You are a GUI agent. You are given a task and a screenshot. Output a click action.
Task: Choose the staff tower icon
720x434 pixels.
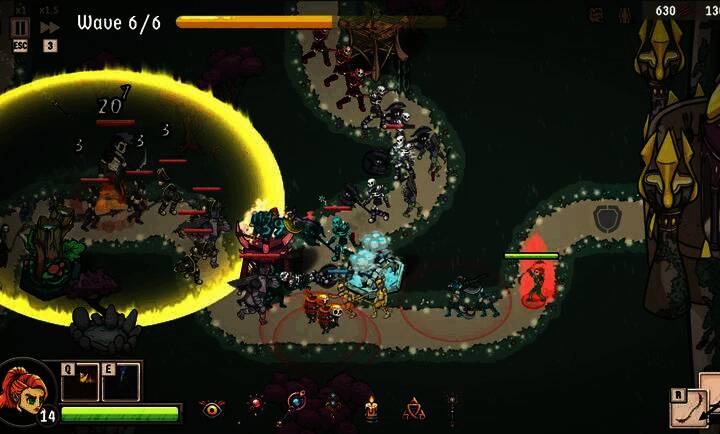(452, 406)
